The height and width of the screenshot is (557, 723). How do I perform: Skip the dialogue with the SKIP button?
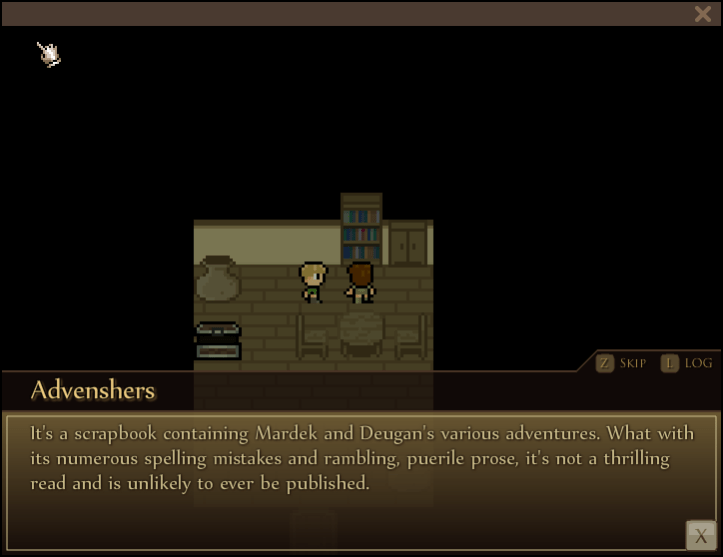621,363
